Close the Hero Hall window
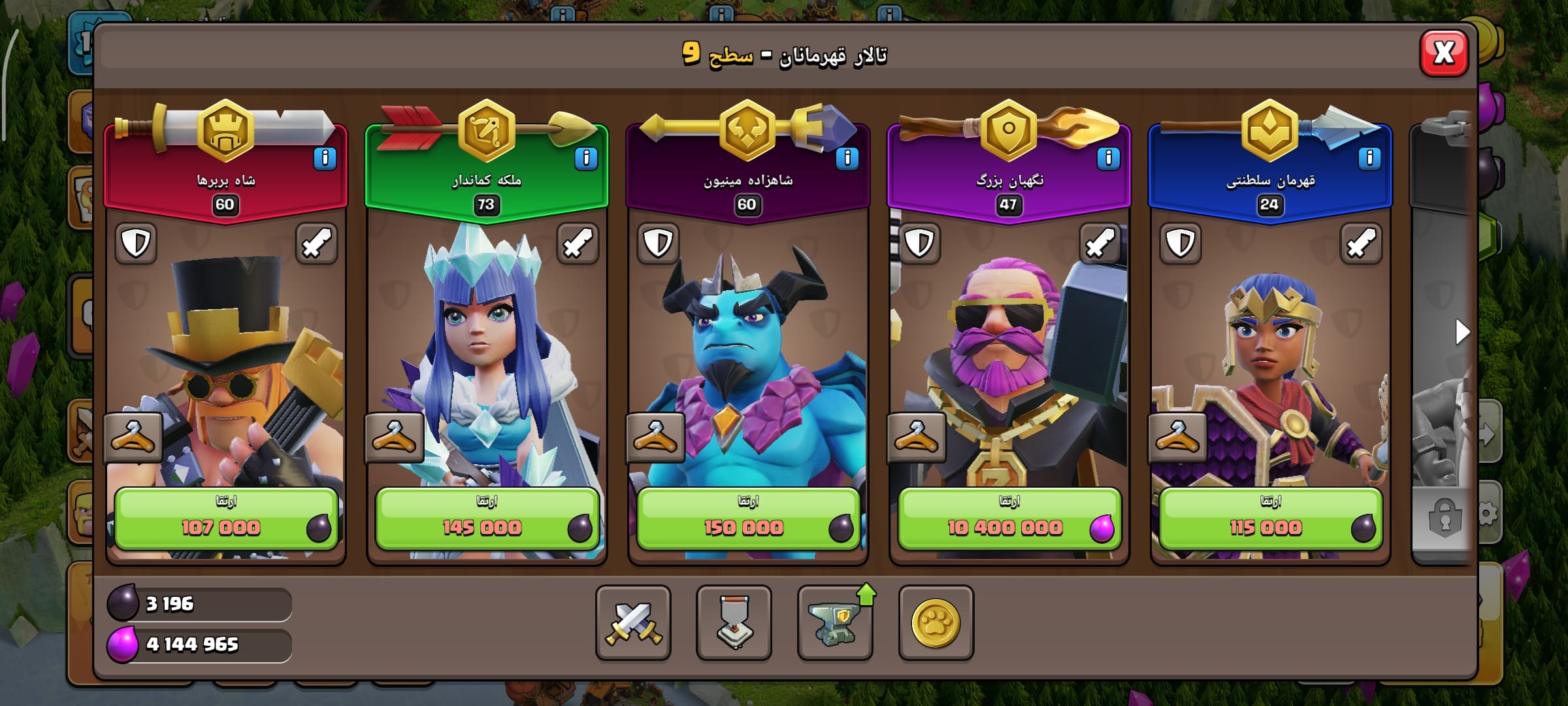Viewport: 1568px width, 706px height. click(1444, 54)
